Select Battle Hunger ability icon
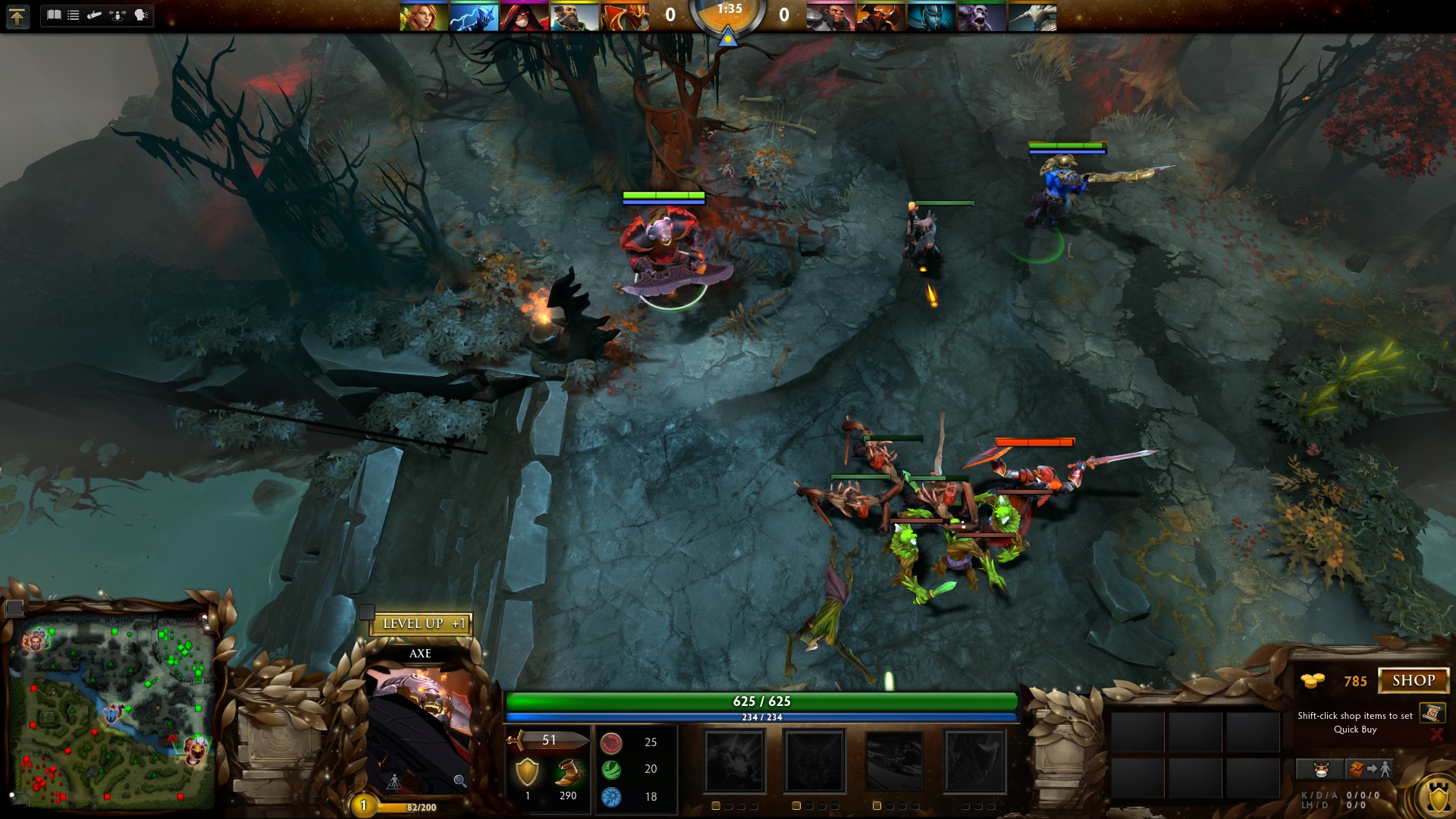This screenshot has height=819, width=1456. pyautogui.click(x=814, y=761)
